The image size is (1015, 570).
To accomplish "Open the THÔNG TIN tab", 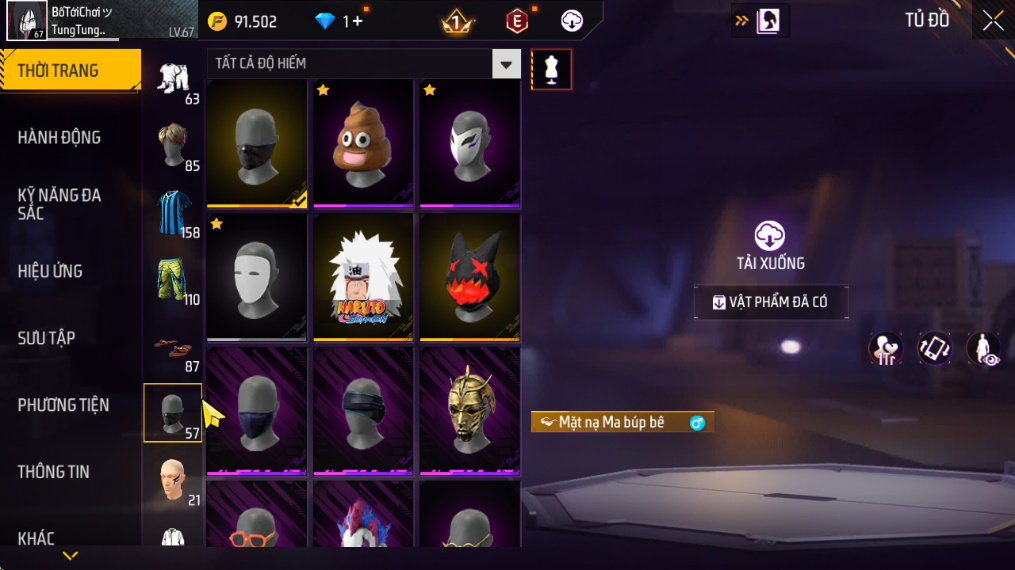I will pos(53,472).
